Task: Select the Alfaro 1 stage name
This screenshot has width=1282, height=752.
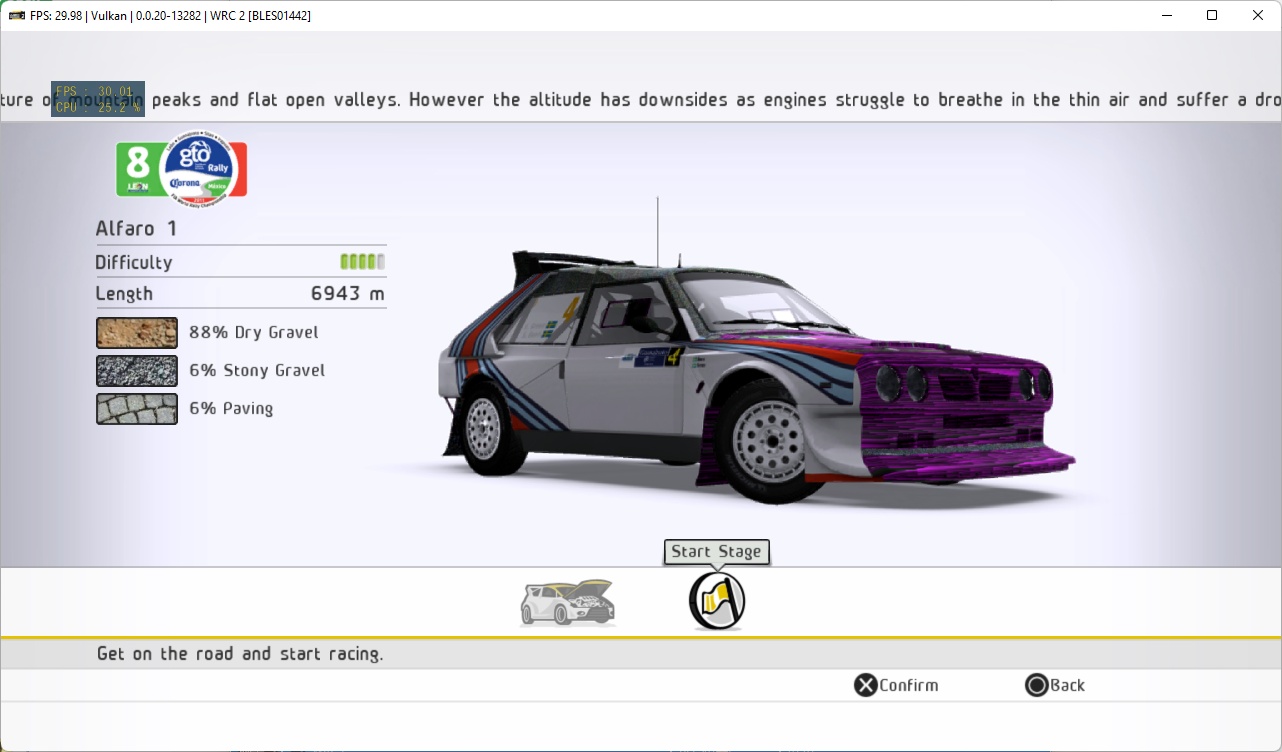Action: click(135, 228)
